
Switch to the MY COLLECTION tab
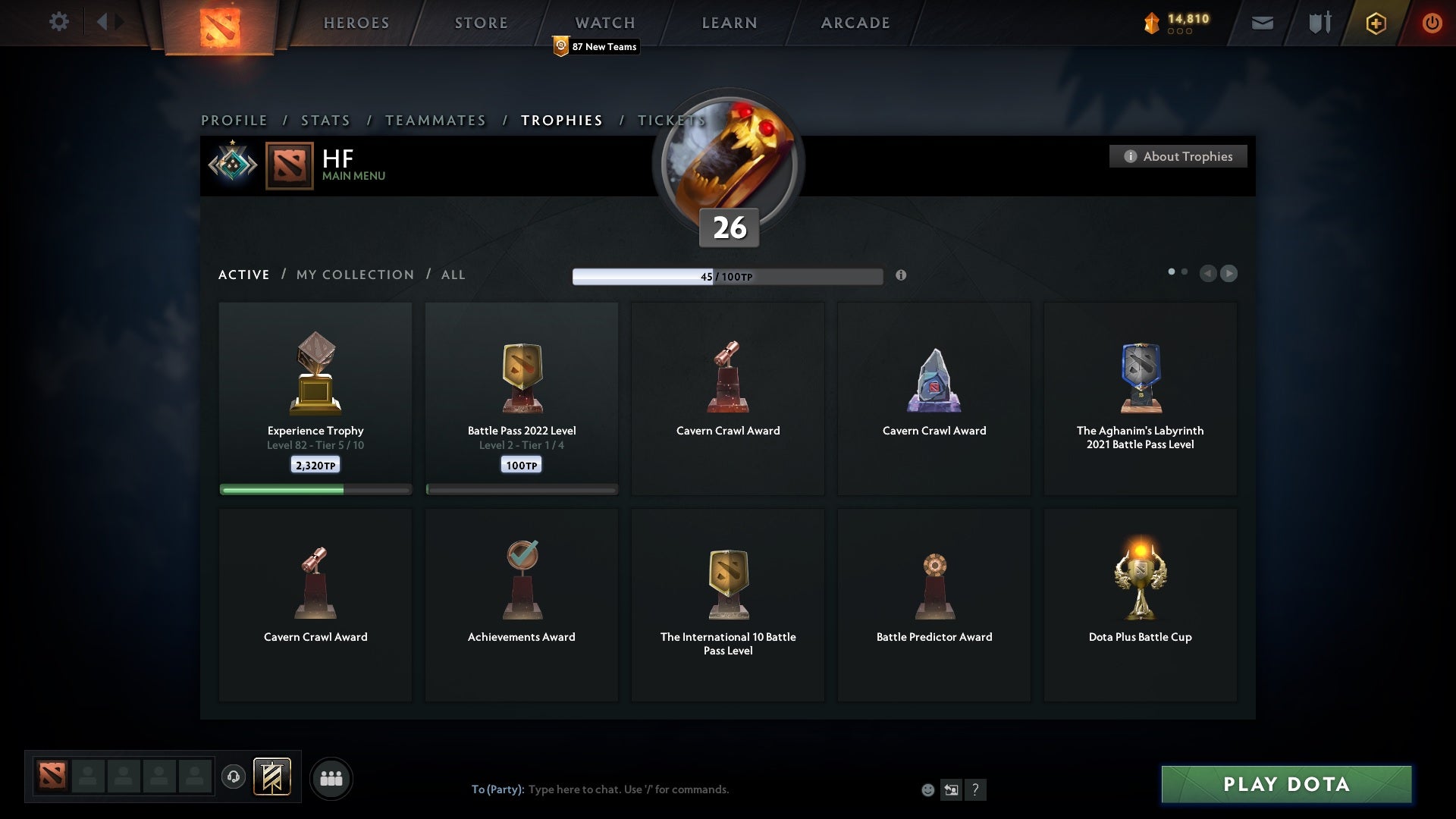354,275
